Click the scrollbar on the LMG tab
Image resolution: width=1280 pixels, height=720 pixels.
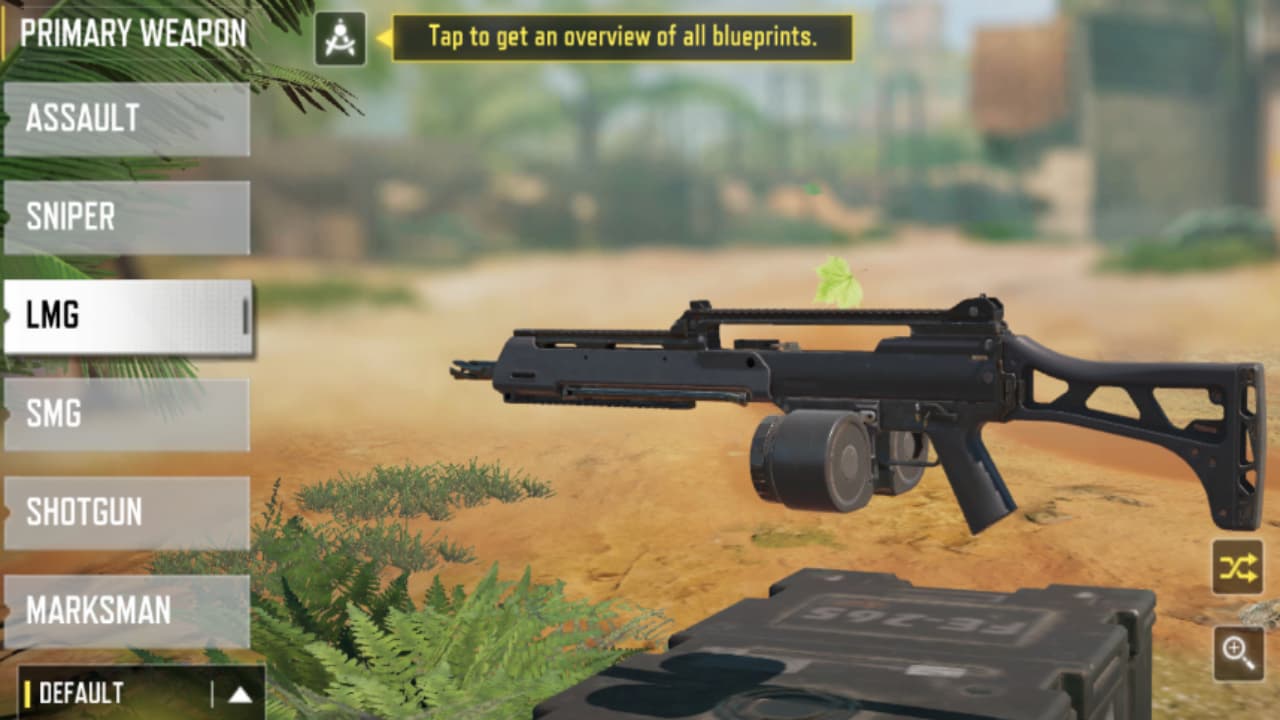[x=243, y=314]
